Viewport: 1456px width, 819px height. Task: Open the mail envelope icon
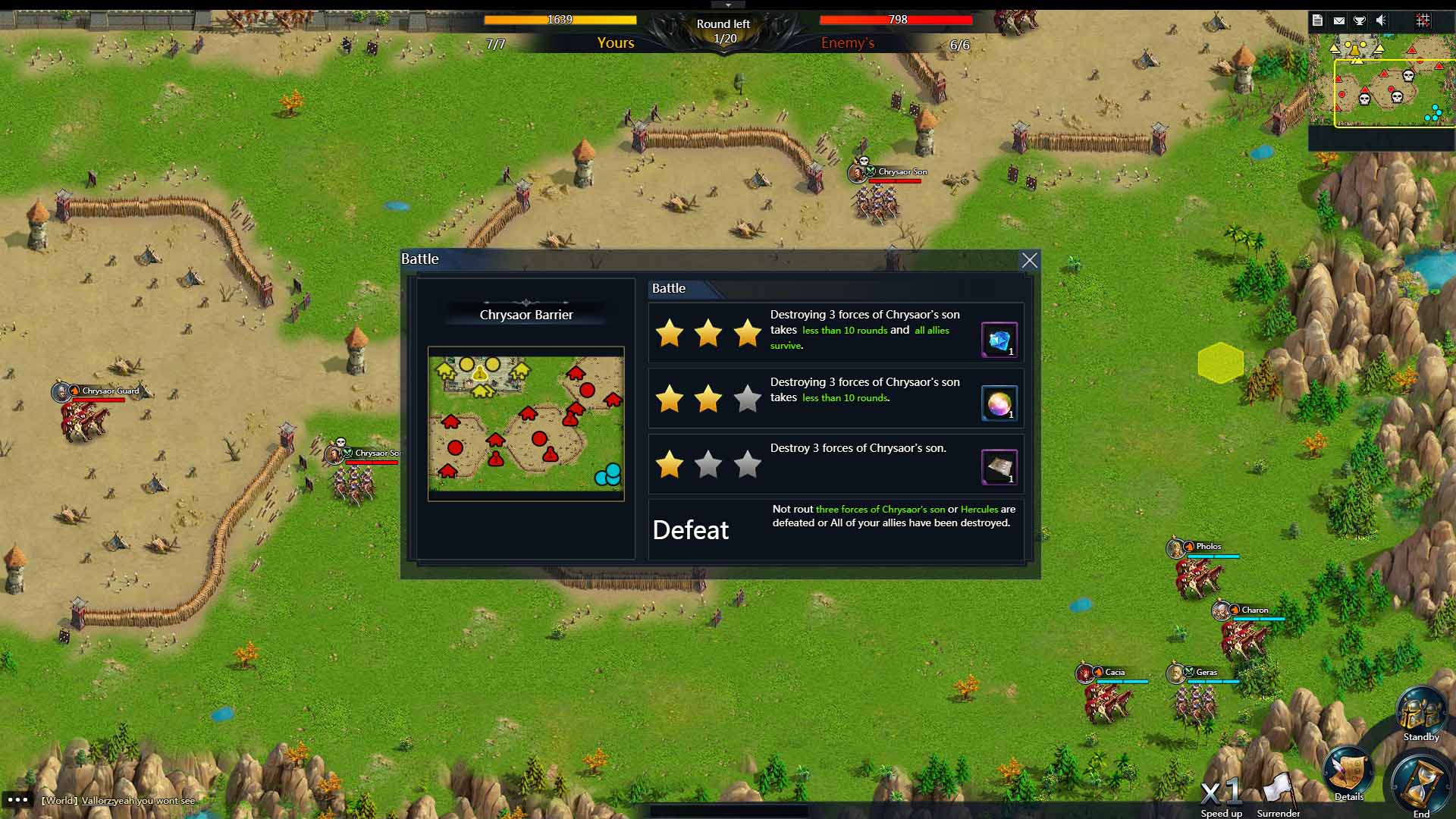[1338, 20]
